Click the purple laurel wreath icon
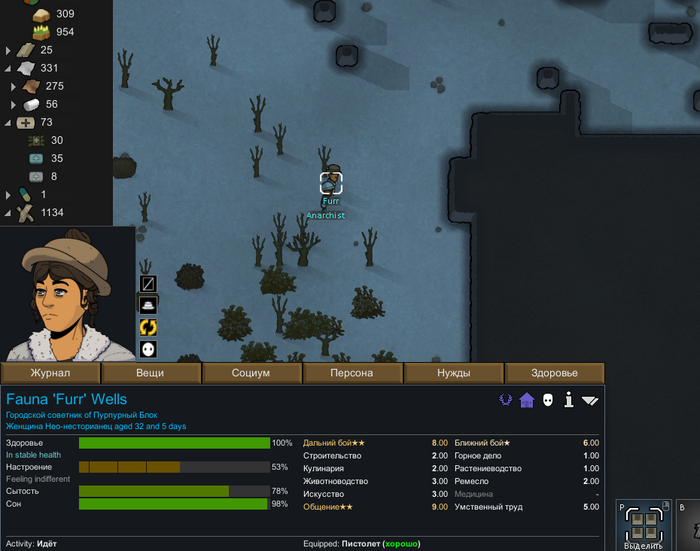 (x=505, y=400)
